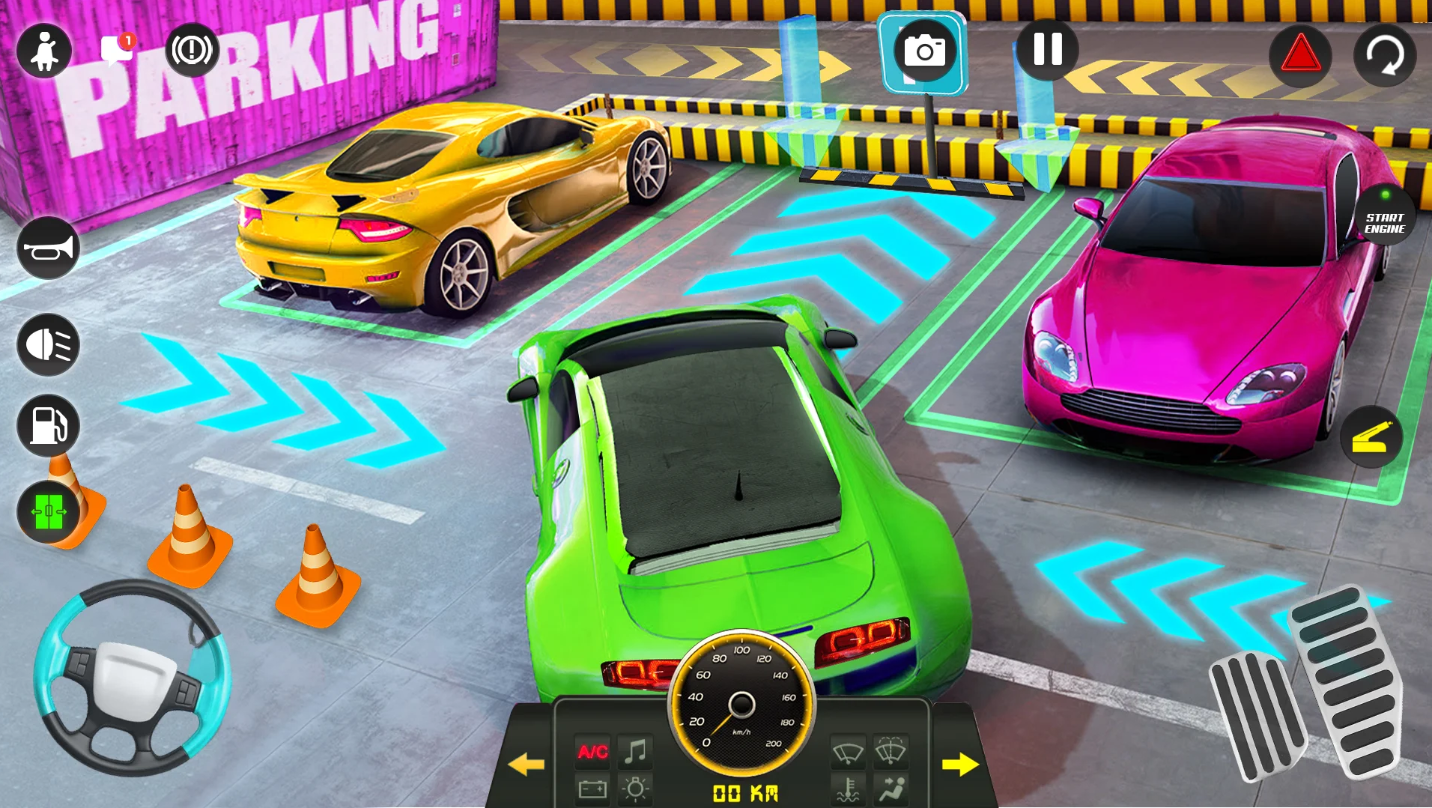Image resolution: width=1432 pixels, height=808 pixels.
Task: Toggle the music note dashboard button
Action: (x=635, y=751)
